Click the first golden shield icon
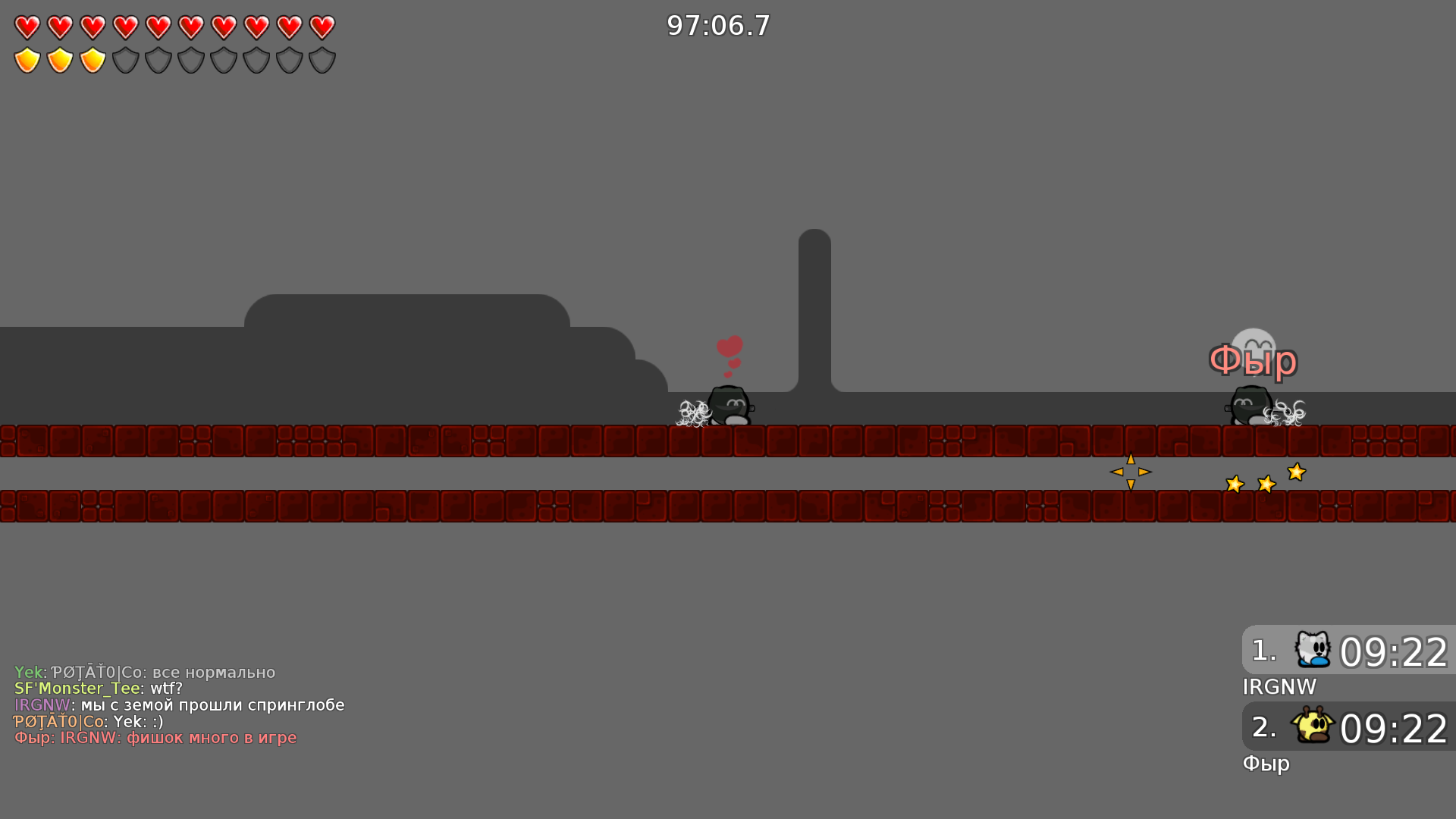 [27, 59]
